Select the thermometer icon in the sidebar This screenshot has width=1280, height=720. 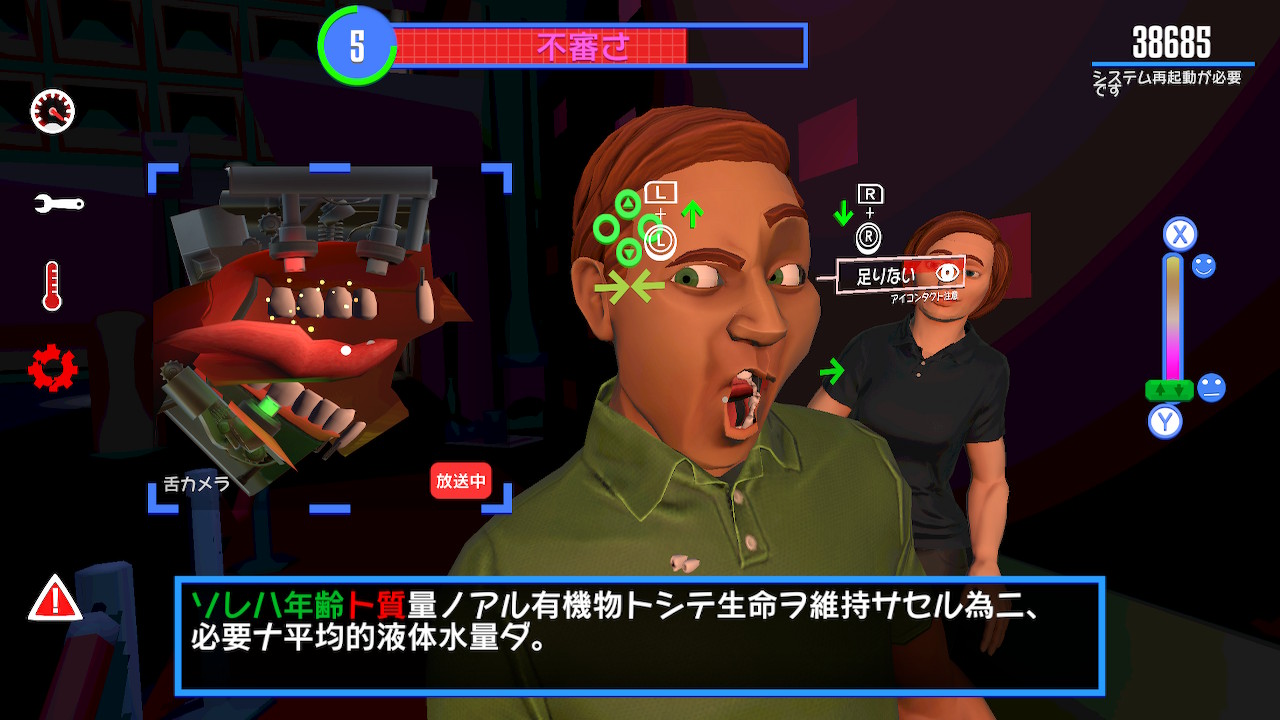[50, 286]
